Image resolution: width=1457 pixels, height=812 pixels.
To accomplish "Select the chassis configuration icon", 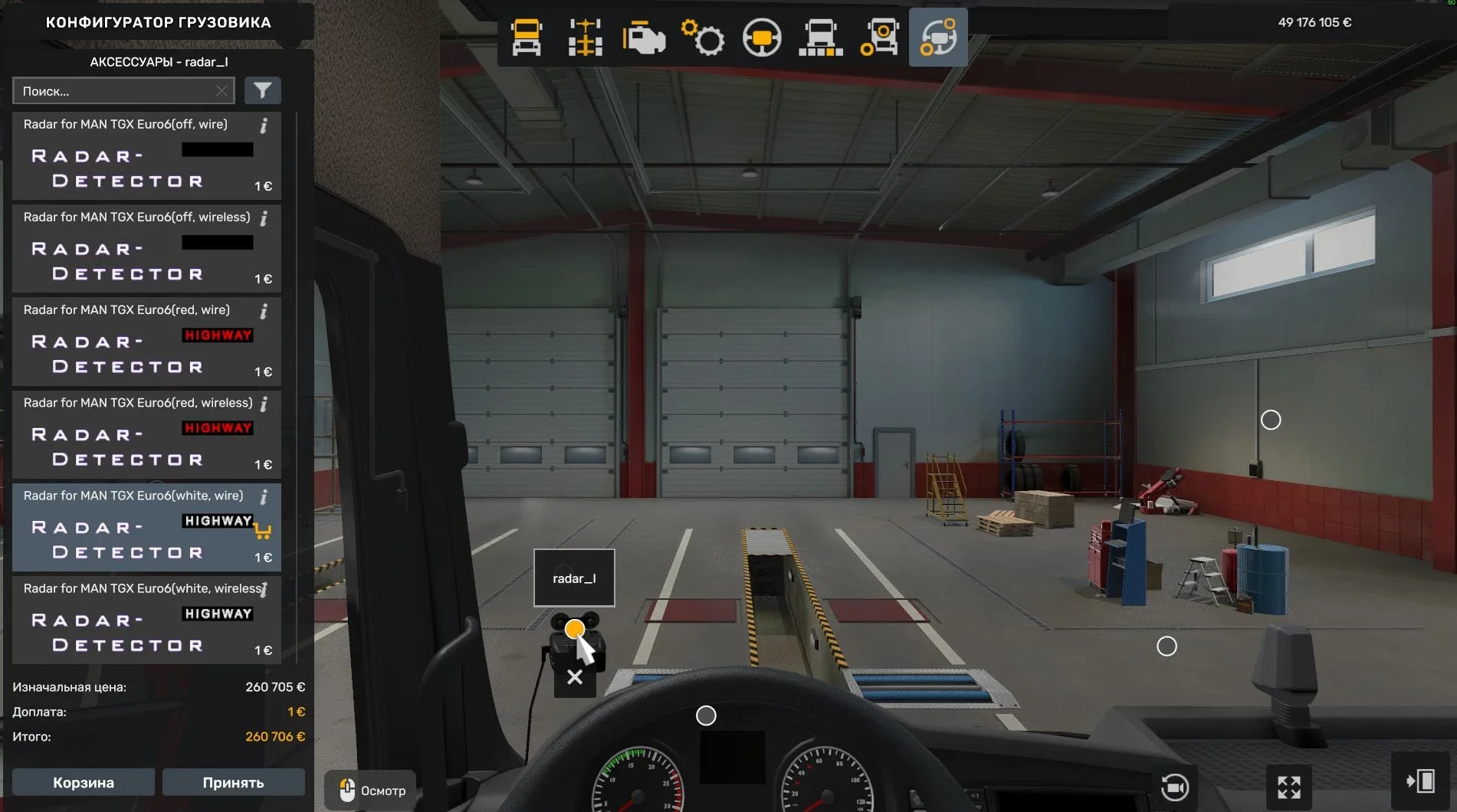I will [x=584, y=37].
